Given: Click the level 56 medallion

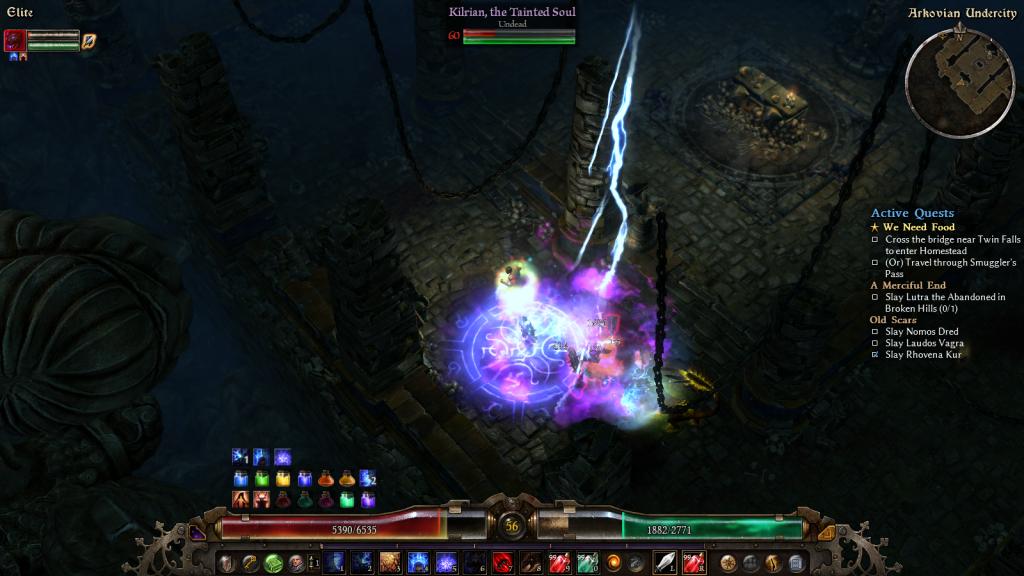Looking at the screenshot, I should pyautogui.click(x=512, y=525).
